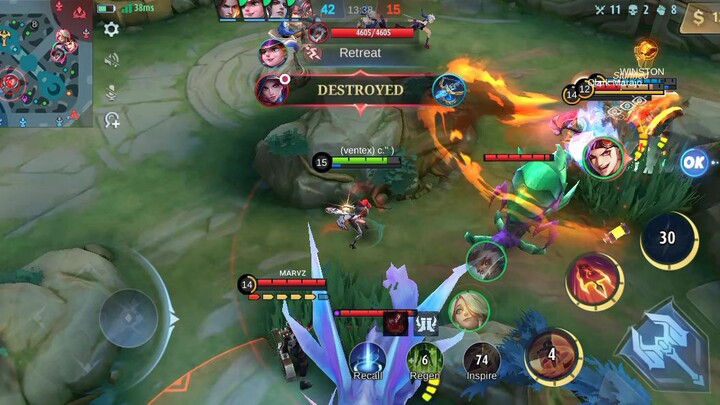720x405 pixels.
Task: Tap the movement joystick
Action: tap(128, 318)
